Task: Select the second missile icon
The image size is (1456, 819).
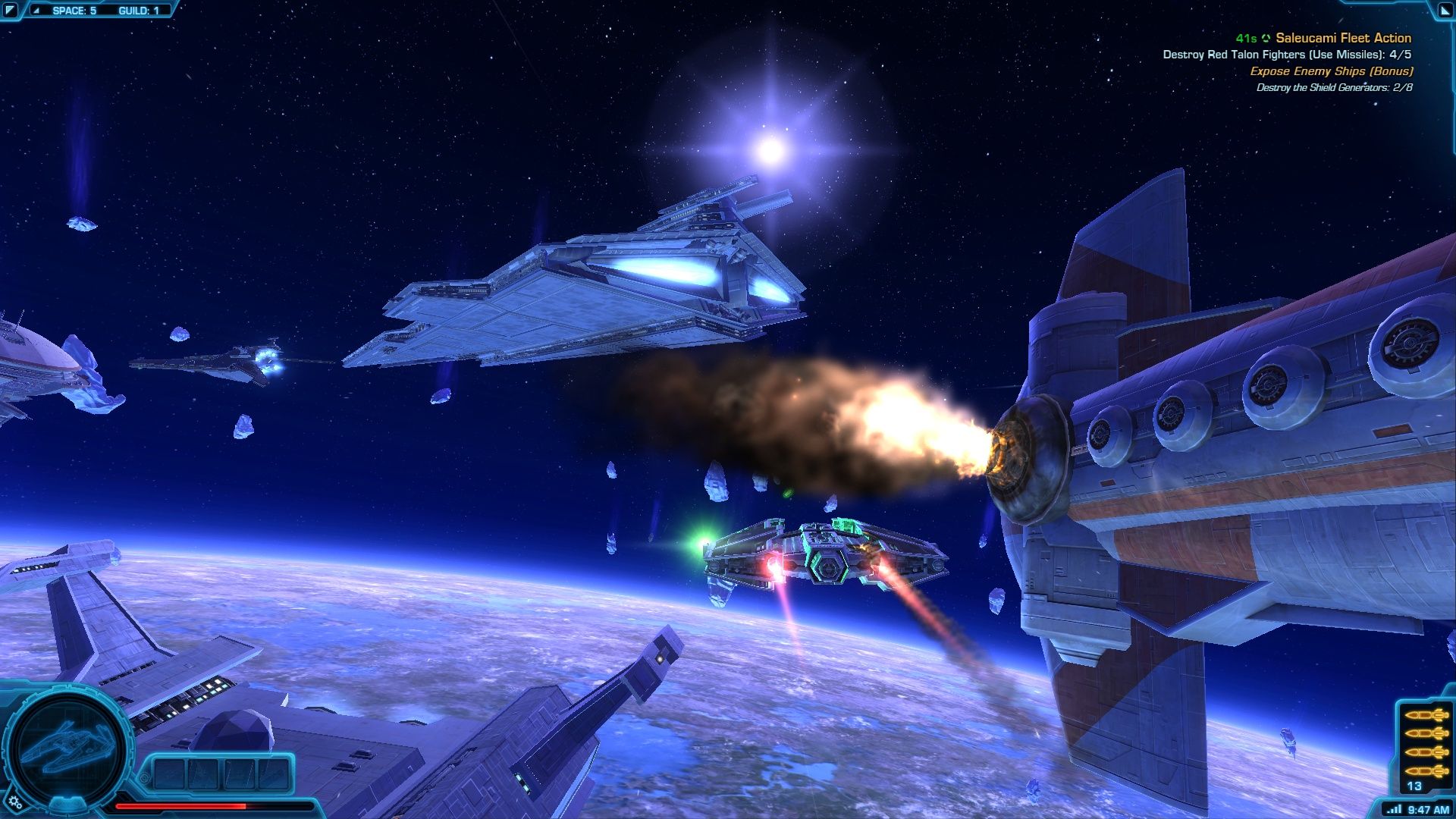Action: pyautogui.click(x=1425, y=733)
